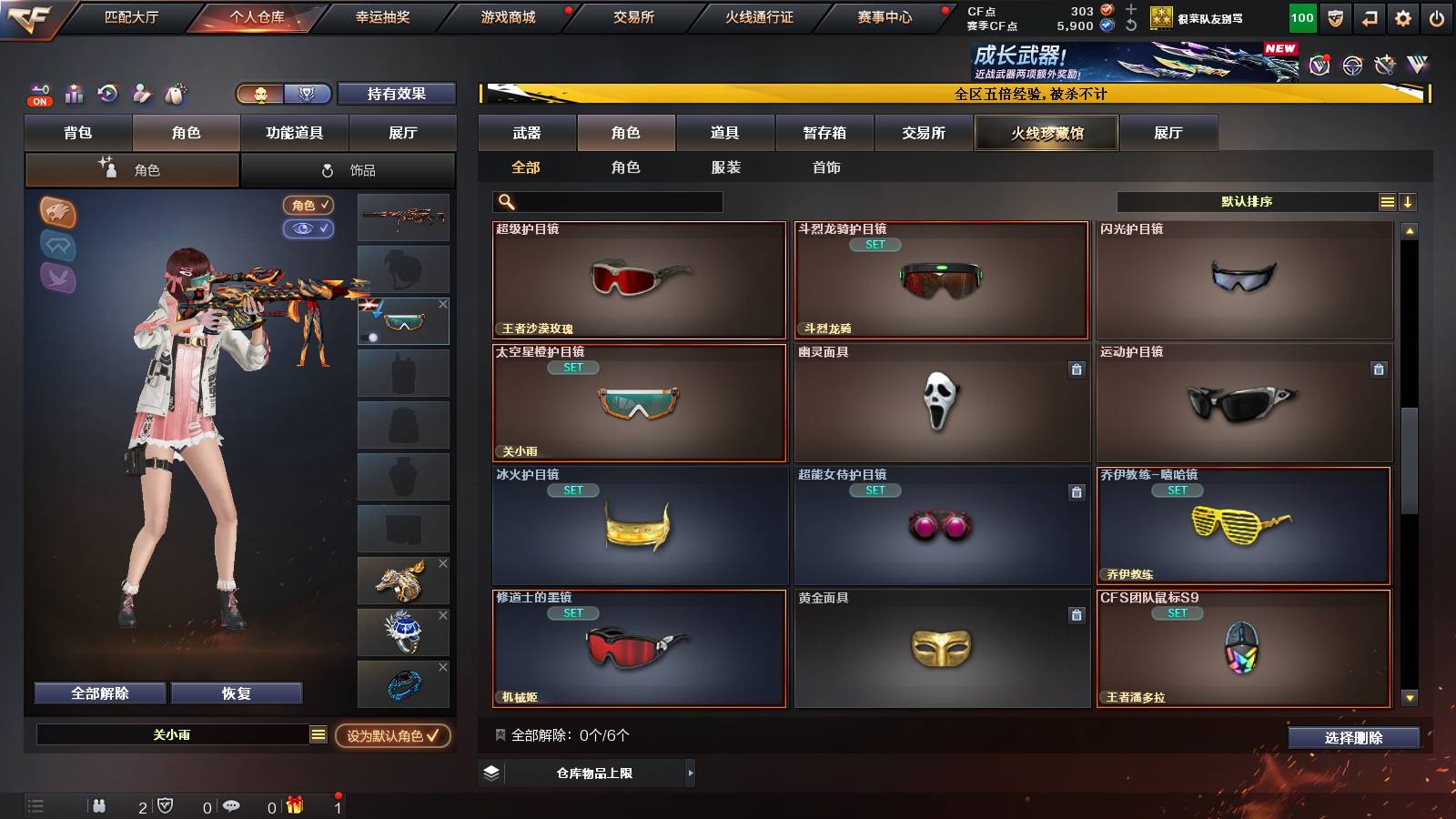Click the power/exit icon at top right
Viewport: 1456px width, 819px height.
coord(1436,16)
